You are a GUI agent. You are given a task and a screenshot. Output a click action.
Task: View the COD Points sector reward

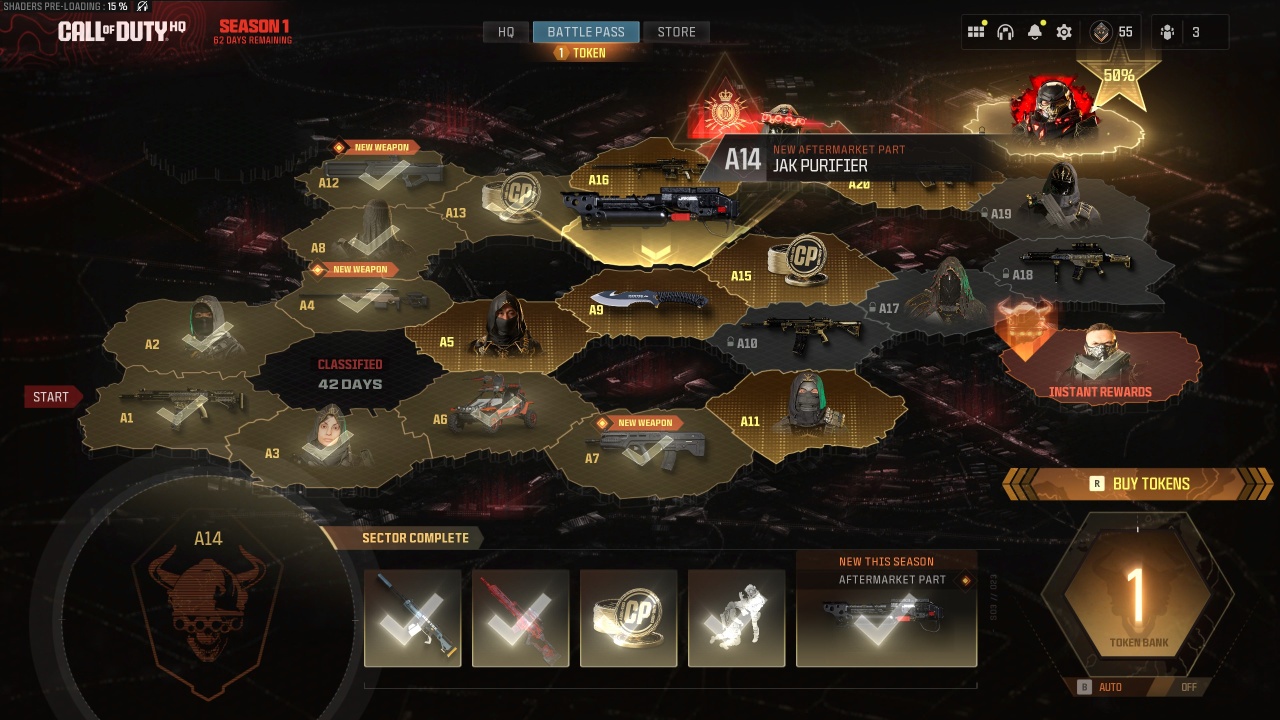click(x=628, y=617)
